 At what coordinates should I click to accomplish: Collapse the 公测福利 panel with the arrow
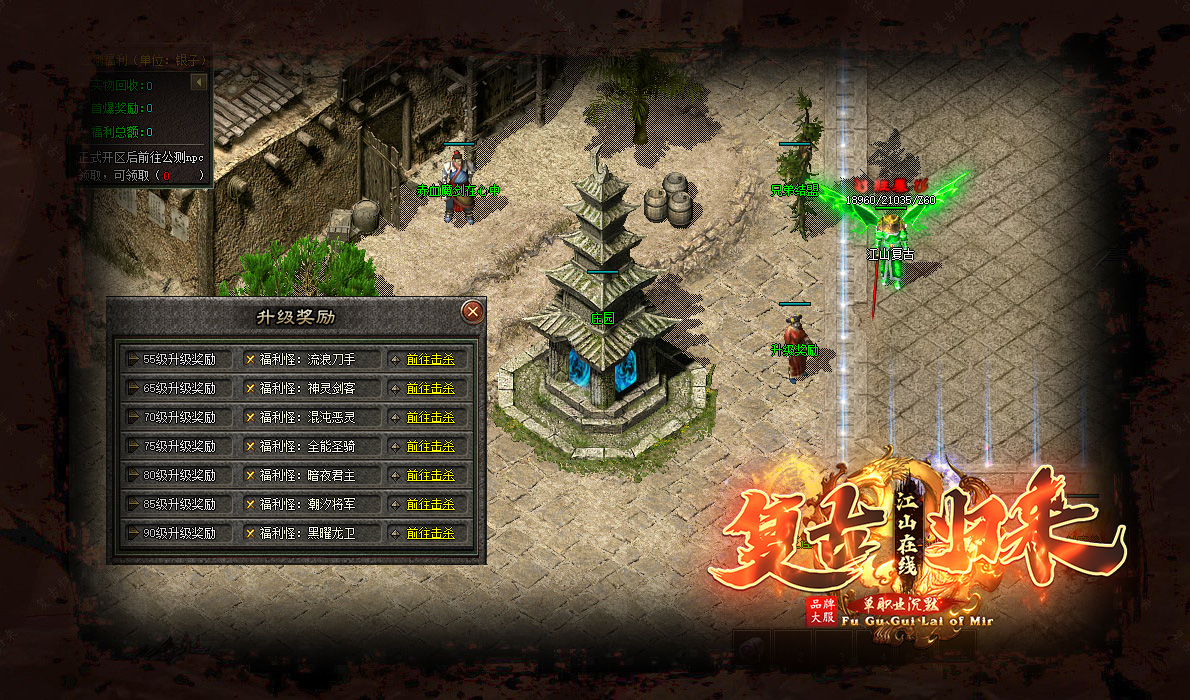coord(199,82)
